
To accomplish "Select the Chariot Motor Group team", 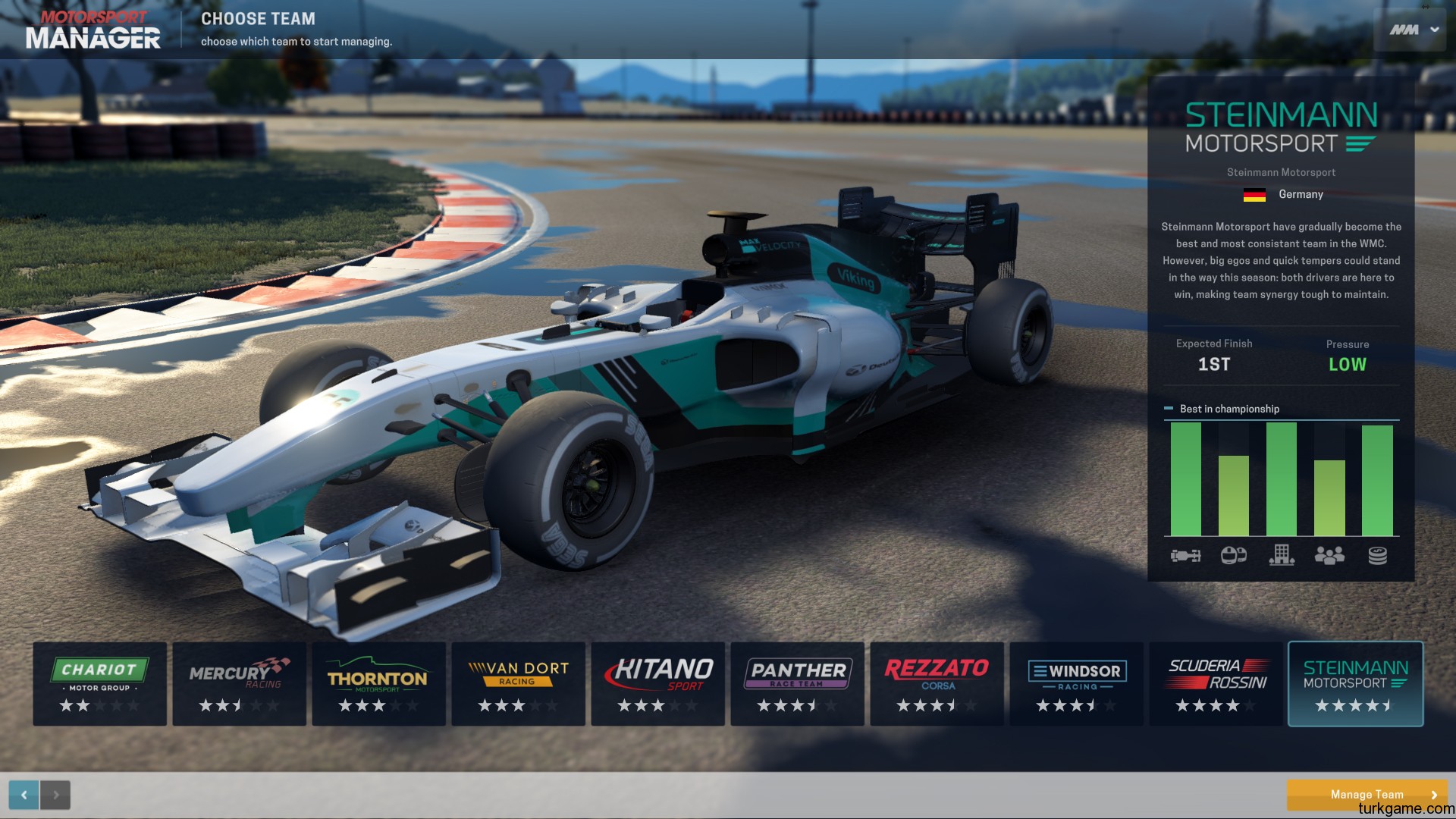I will pyautogui.click(x=99, y=684).
